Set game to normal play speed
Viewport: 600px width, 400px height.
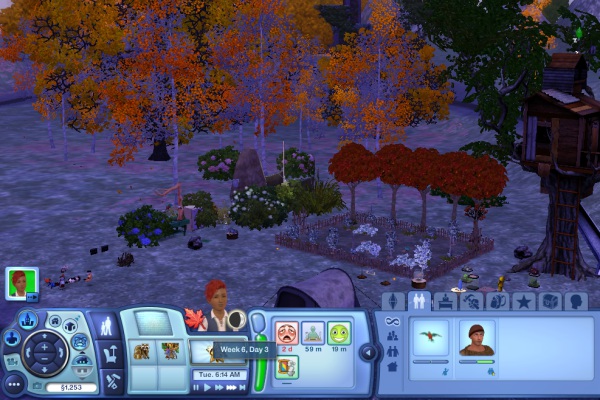coord(208,387)
